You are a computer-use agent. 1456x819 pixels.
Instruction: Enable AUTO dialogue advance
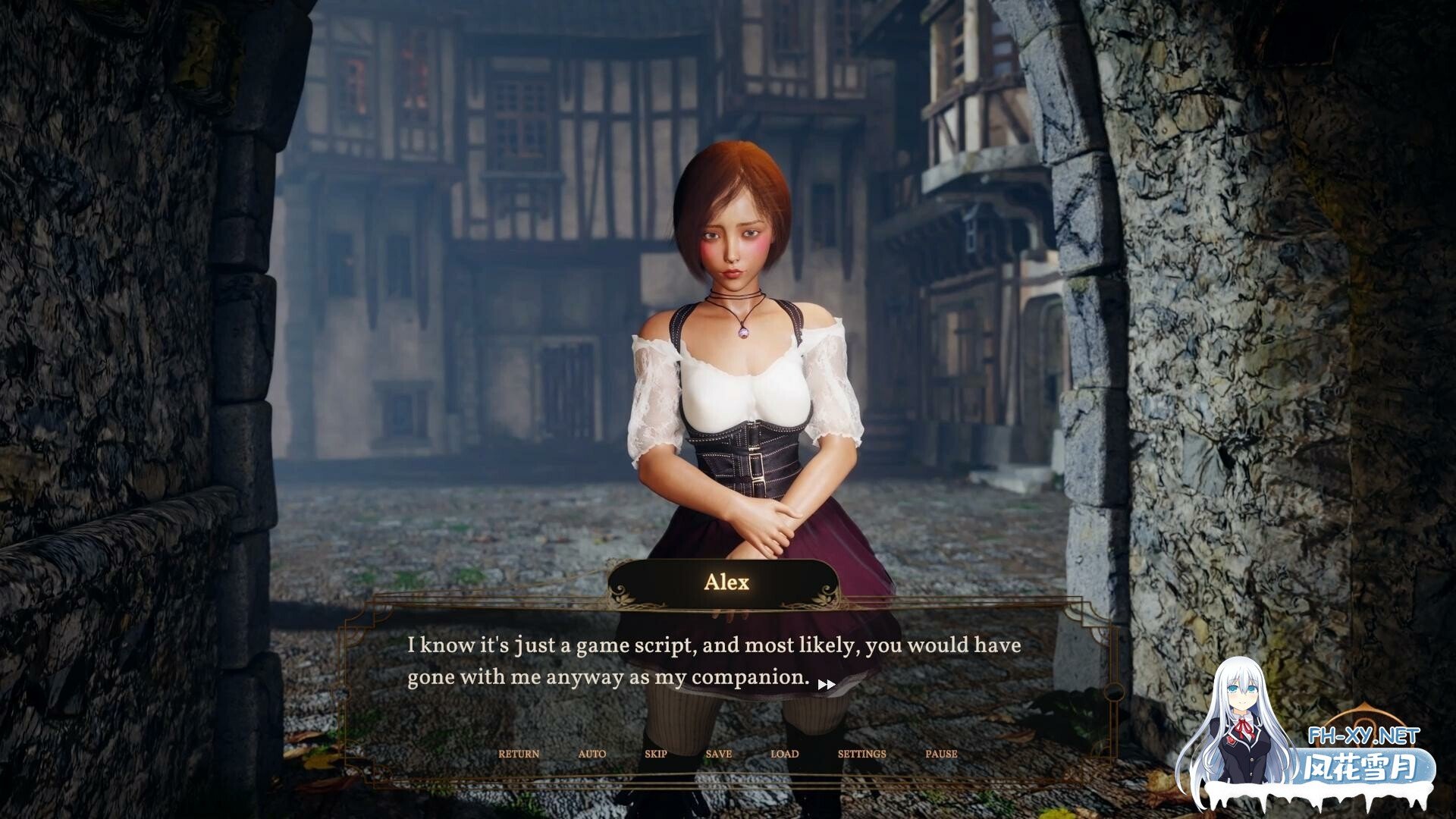tap(592, 754)
